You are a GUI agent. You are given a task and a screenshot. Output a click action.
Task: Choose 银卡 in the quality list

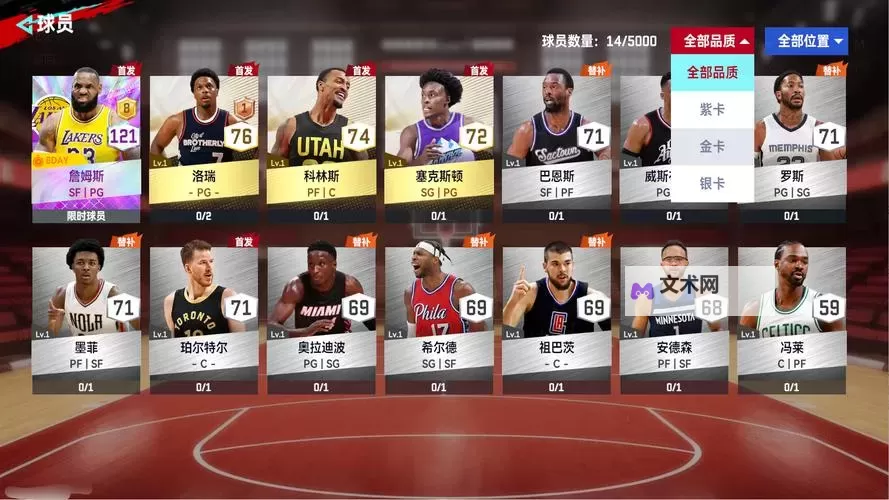point(712,183)
